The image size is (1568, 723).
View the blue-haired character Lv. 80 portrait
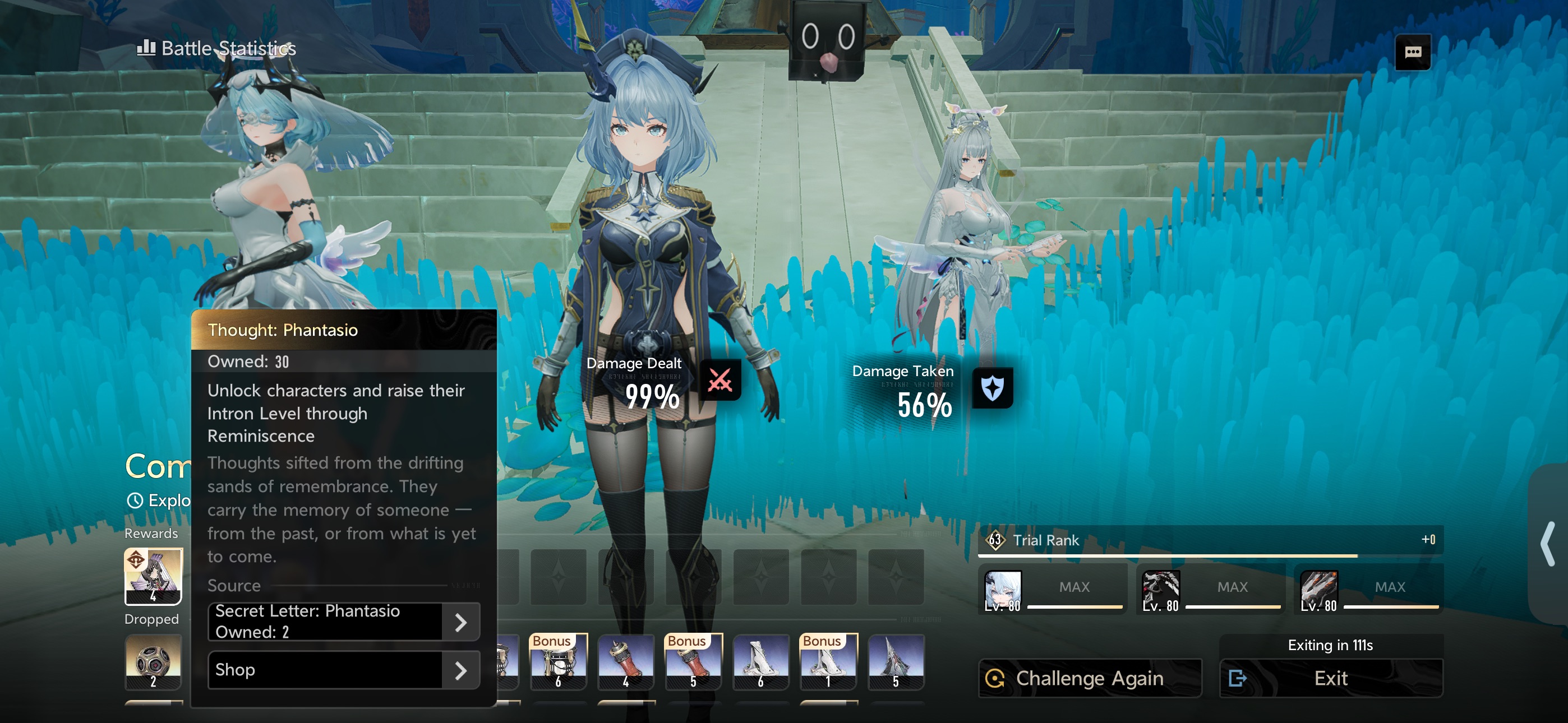[1003, 590]
